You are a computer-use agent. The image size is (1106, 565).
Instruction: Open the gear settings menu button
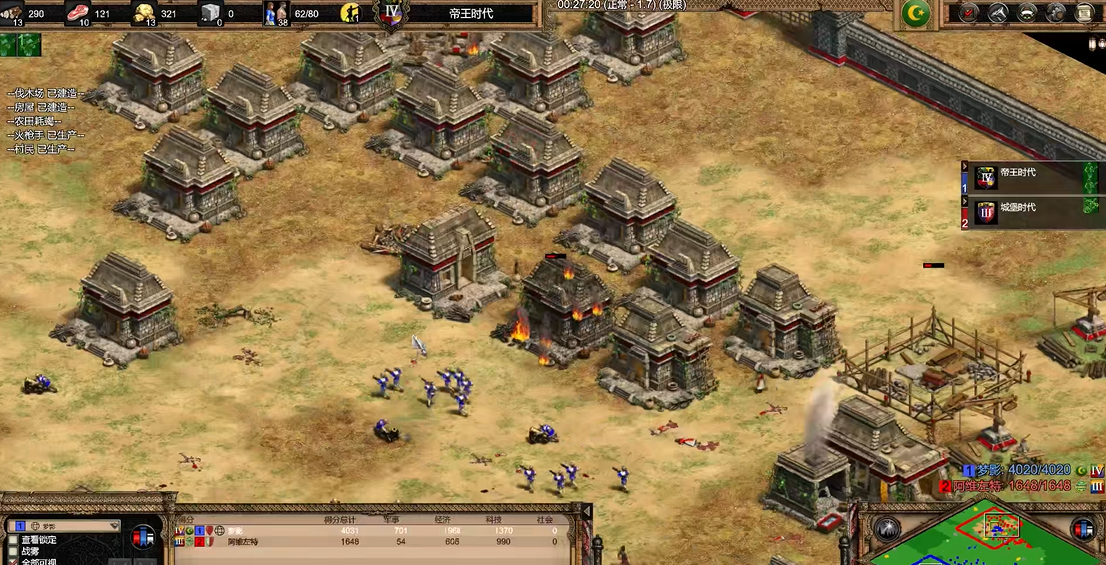1056,13
